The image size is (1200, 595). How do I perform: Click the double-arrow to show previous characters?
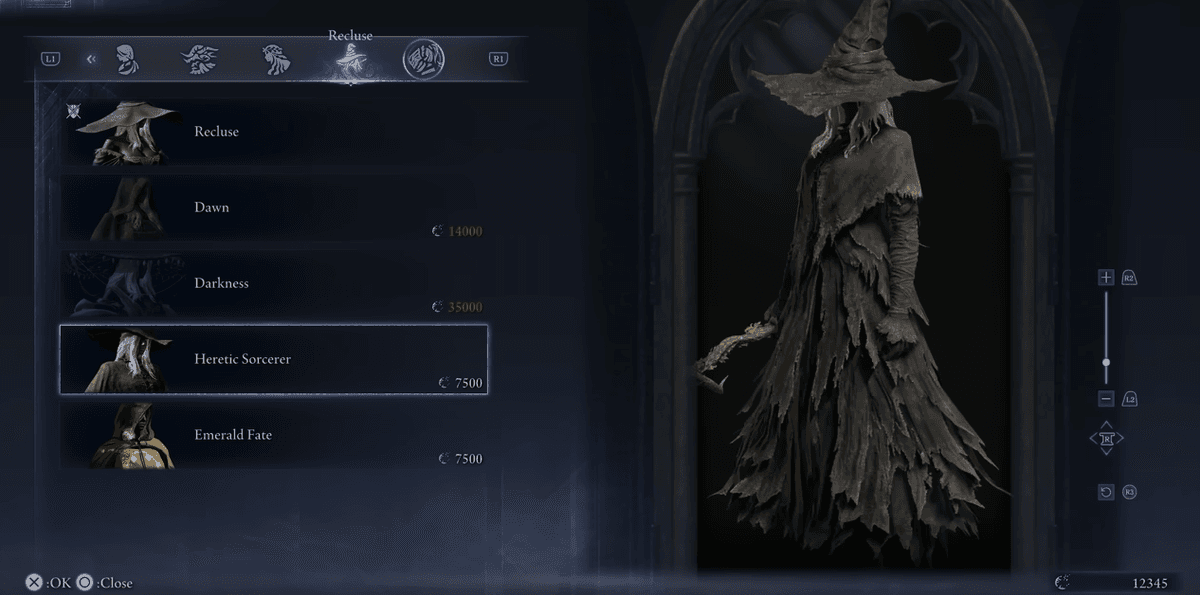pos(91,59)
